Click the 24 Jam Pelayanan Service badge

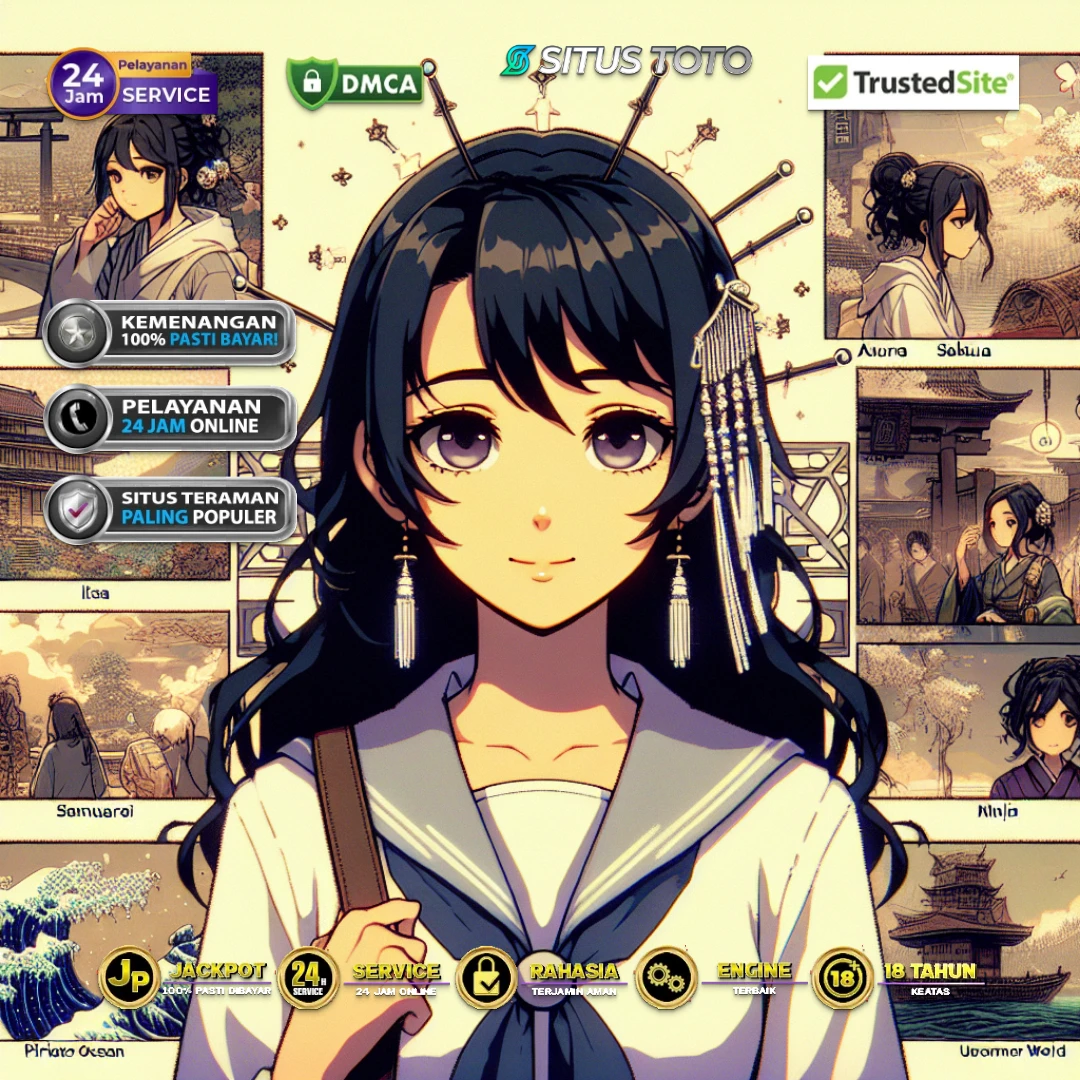pos(130,85)
